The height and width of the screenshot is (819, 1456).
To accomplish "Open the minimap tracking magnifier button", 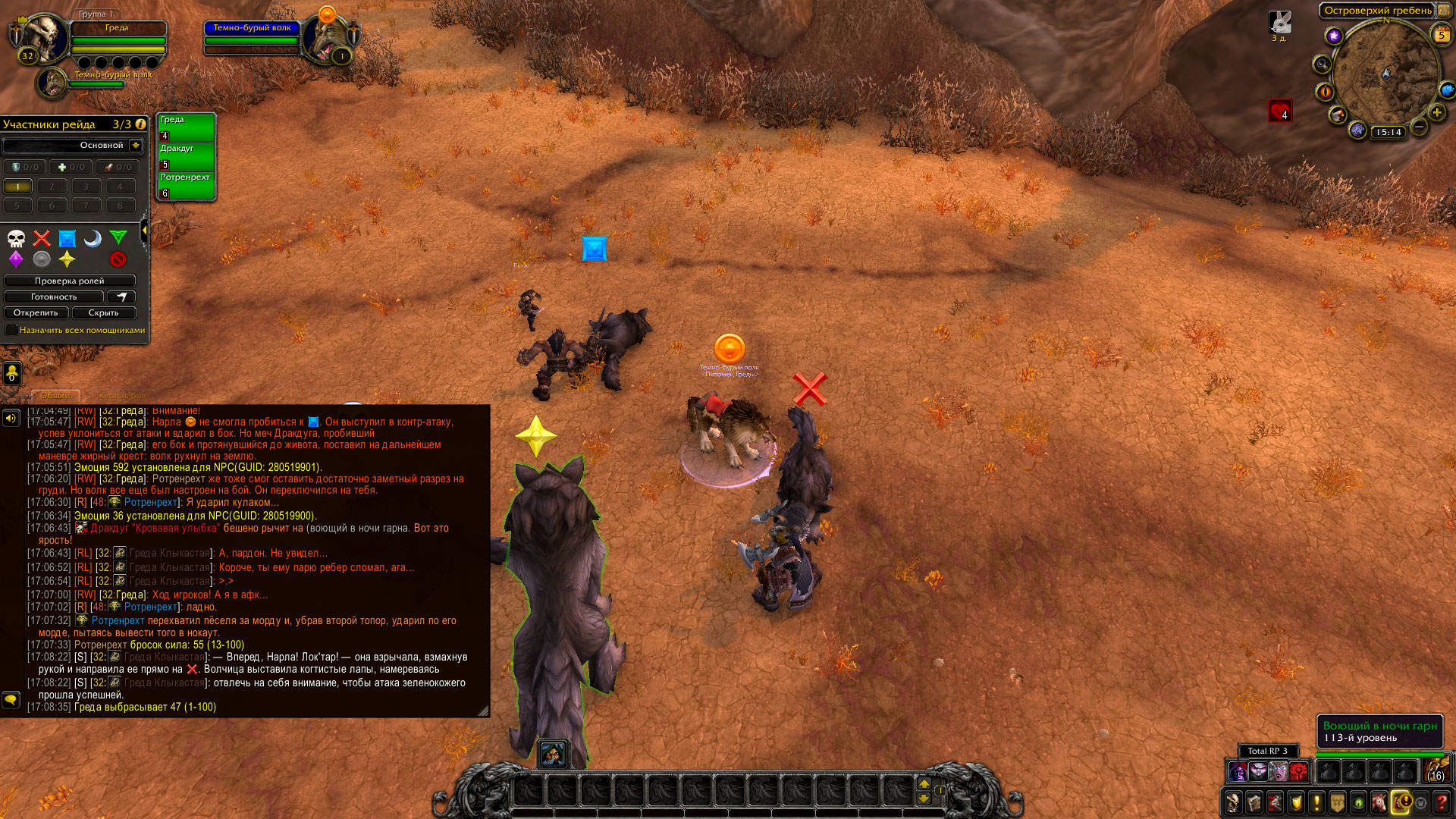I will tap(1322, 64).
